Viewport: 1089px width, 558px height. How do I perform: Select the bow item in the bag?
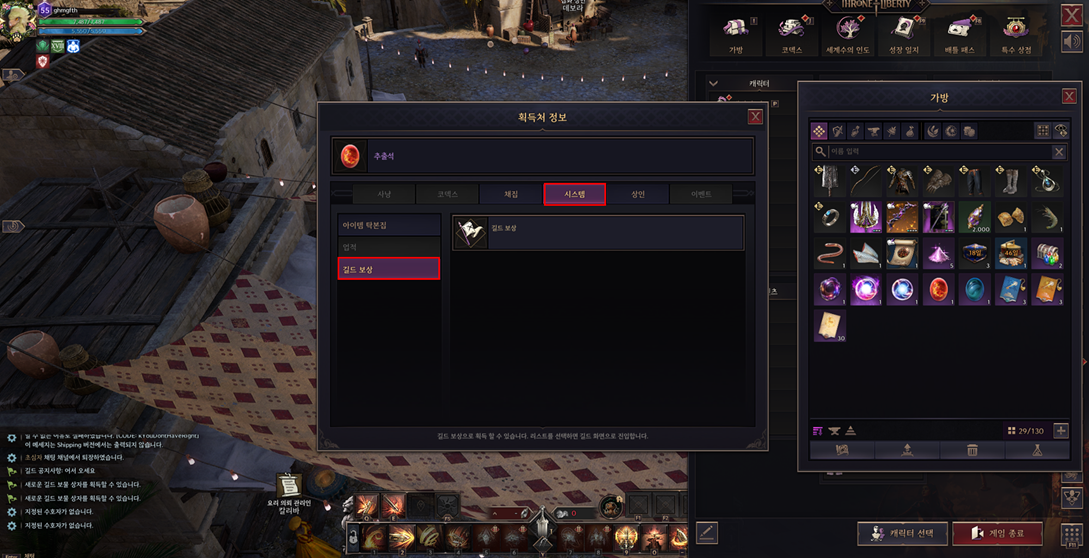865,180
